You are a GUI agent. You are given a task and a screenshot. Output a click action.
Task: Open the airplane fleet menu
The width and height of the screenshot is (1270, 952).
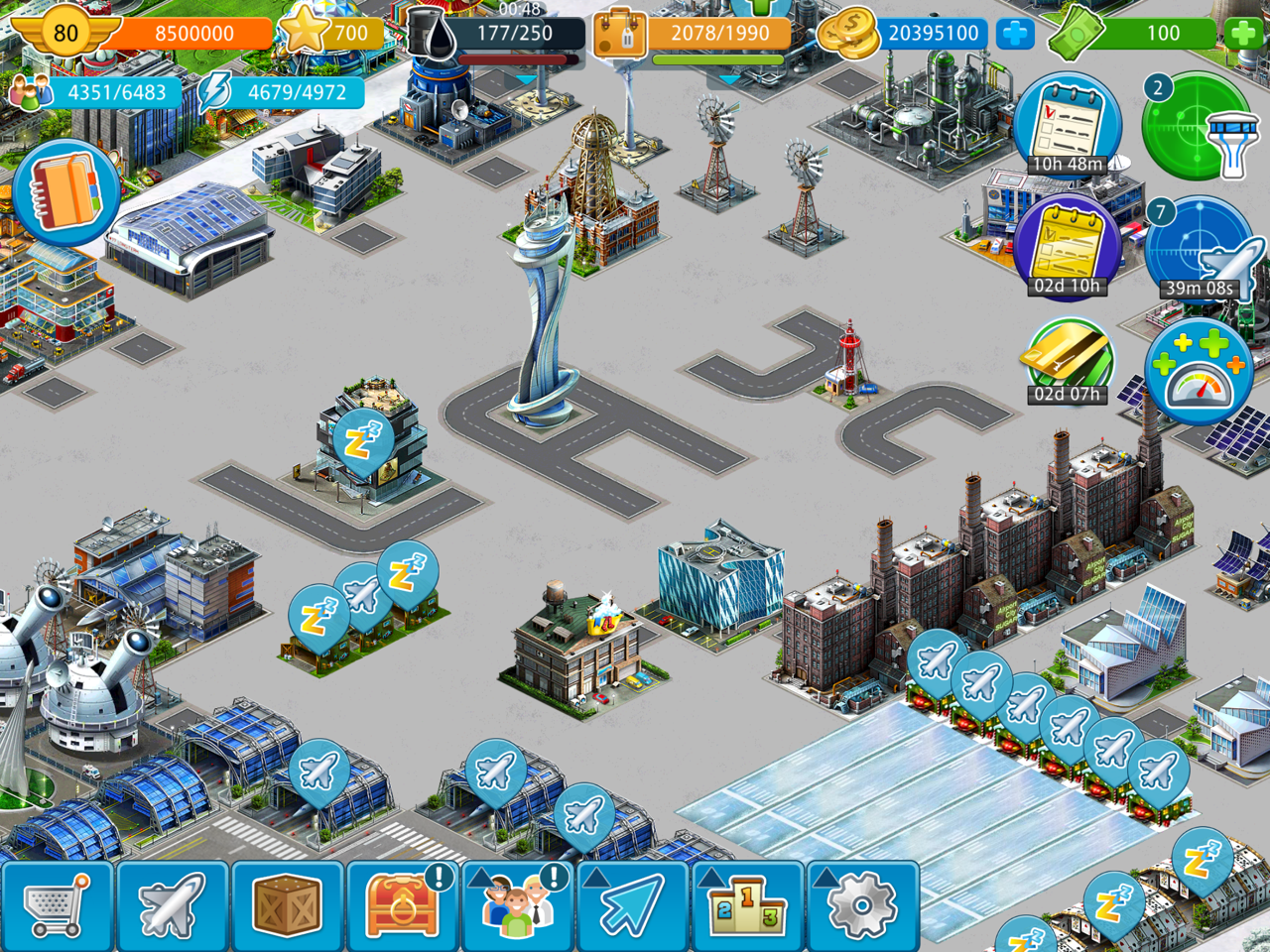172,906
